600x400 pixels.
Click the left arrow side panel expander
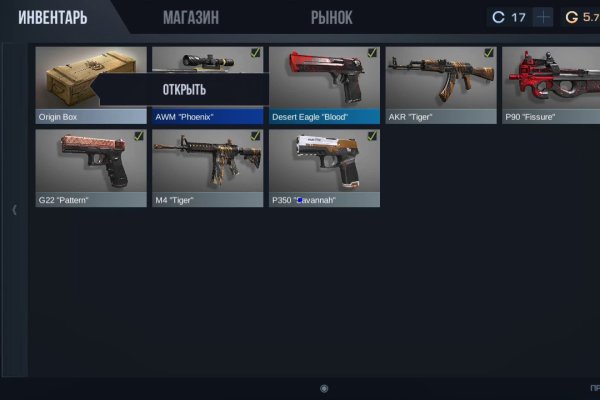(x=14, y=210)
